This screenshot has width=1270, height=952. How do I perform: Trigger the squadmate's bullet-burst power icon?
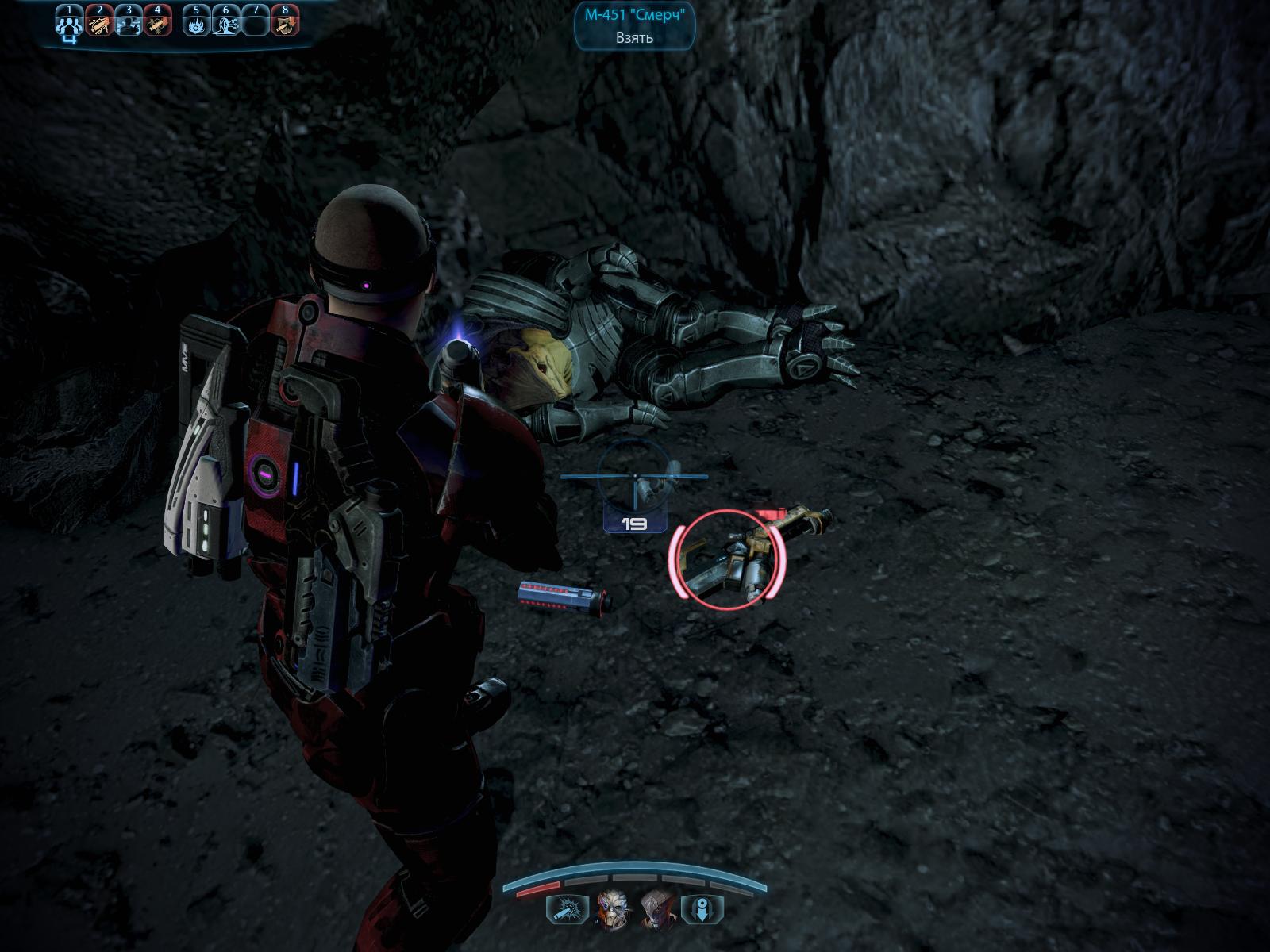click(566, 908)
